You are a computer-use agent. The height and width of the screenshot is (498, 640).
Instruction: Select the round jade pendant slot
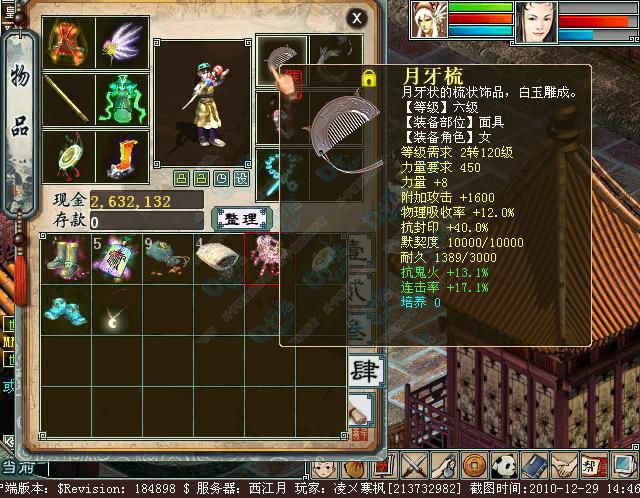[70, 156]
